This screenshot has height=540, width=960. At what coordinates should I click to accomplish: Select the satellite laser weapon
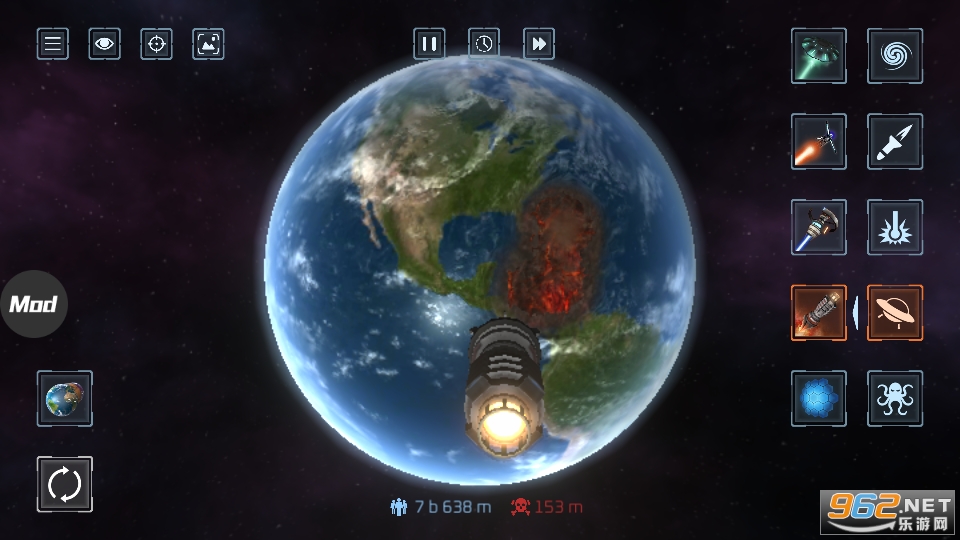click(x=819, y=142)
